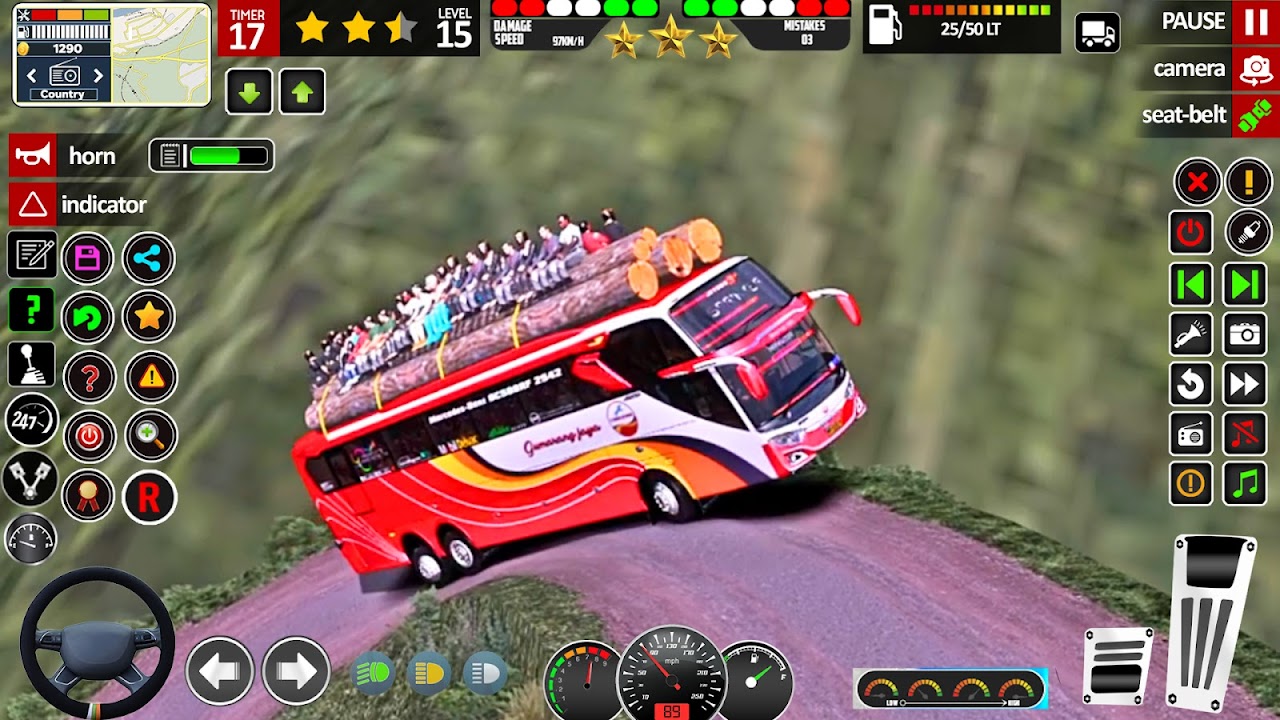
Task: Click the green music note button
Action: [x=1245, y=484]
